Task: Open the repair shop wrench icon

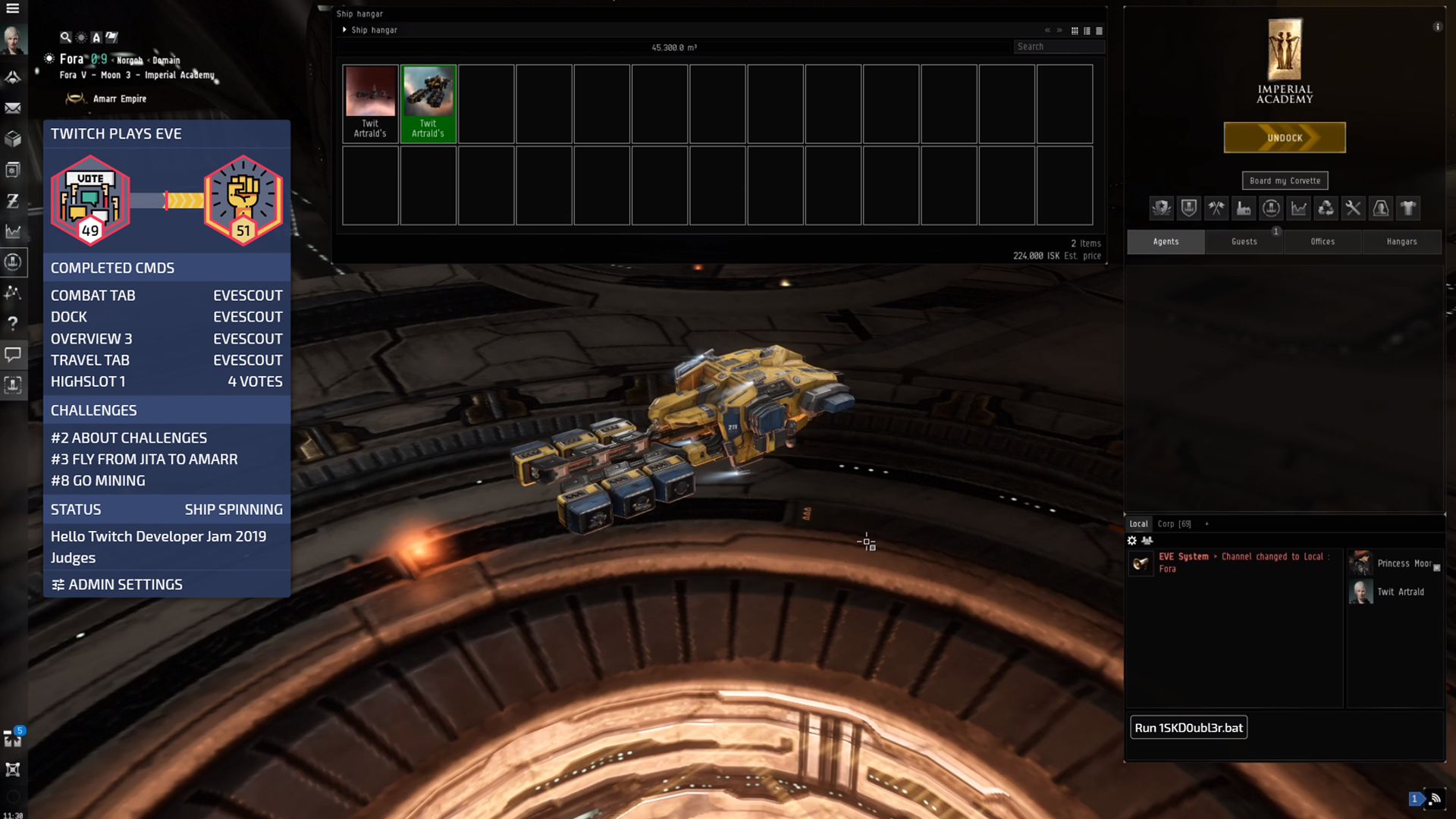Action: tap(1353, 208)
